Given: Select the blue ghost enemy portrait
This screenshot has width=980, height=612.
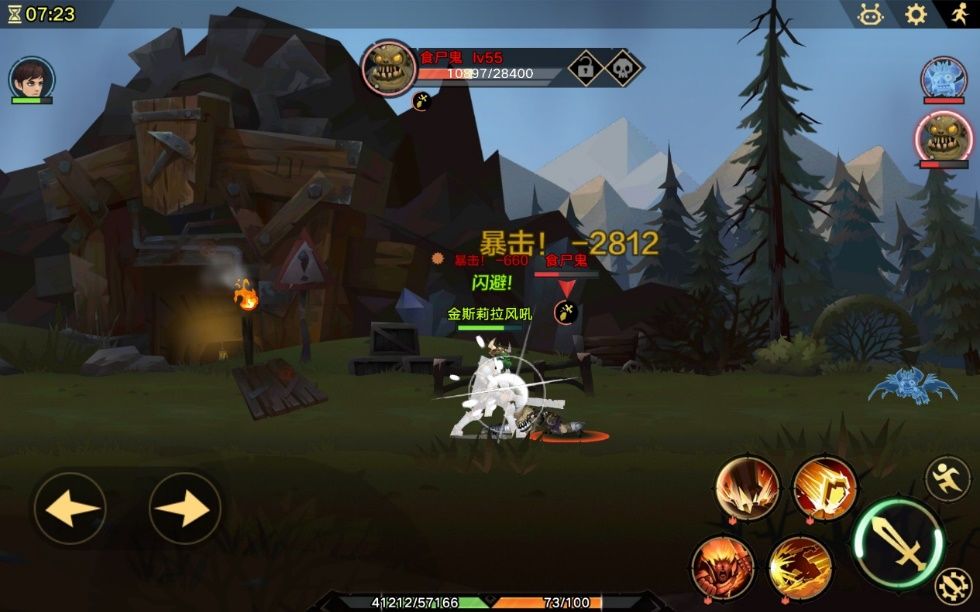Looking at the screenshot, I should tap(943, 78).
